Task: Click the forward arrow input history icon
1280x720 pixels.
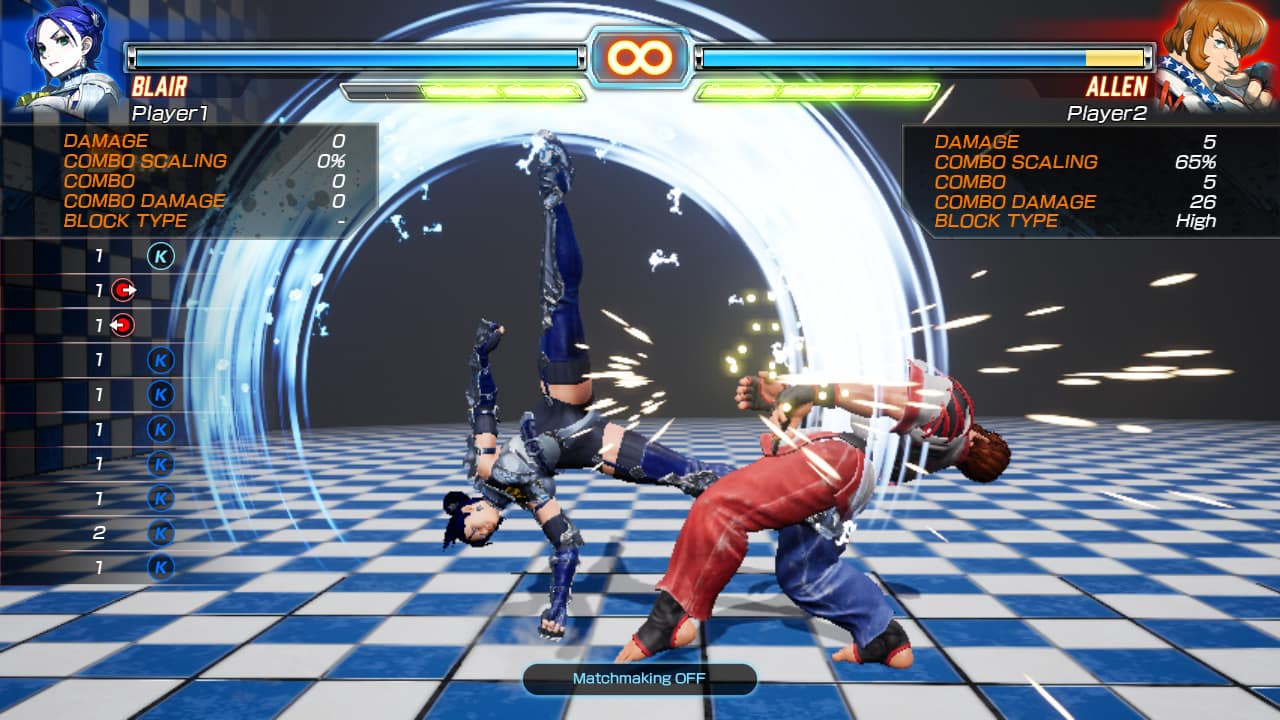Action: 126,292
